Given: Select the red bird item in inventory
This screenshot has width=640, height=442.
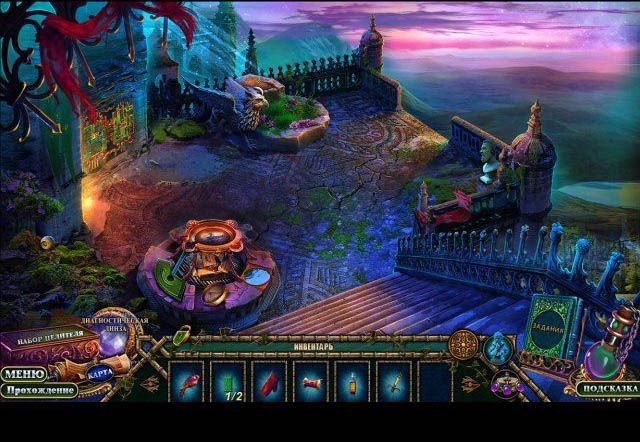Looking at the screenshot, I should (188, 382).
